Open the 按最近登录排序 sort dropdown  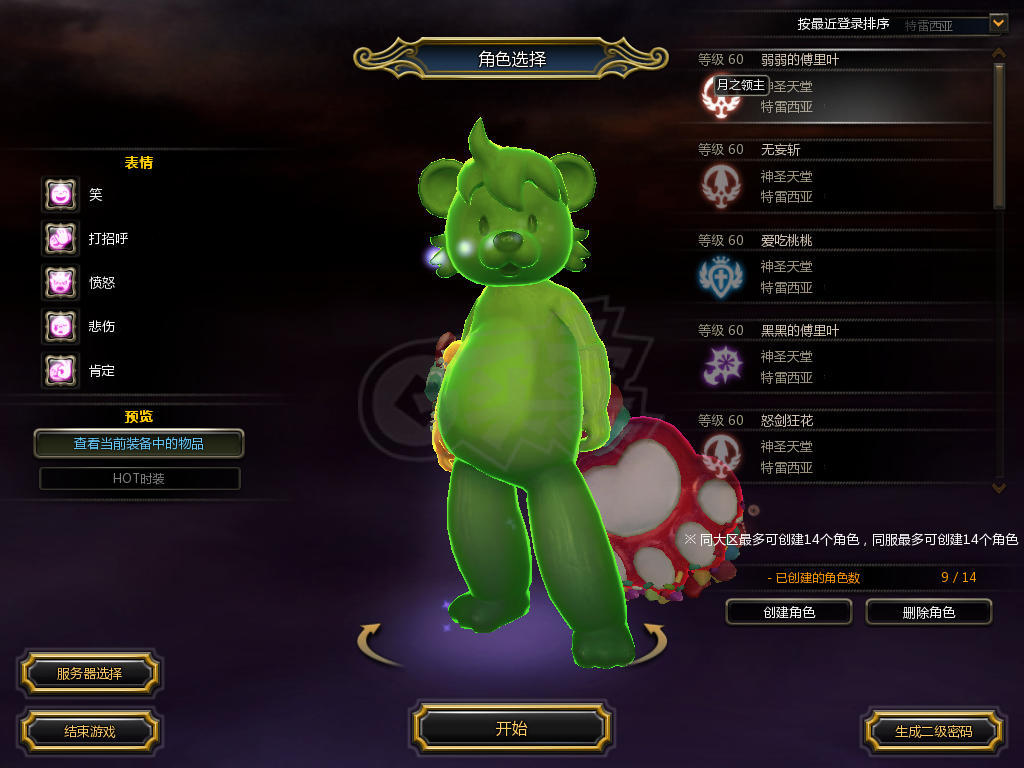point(997,22)
